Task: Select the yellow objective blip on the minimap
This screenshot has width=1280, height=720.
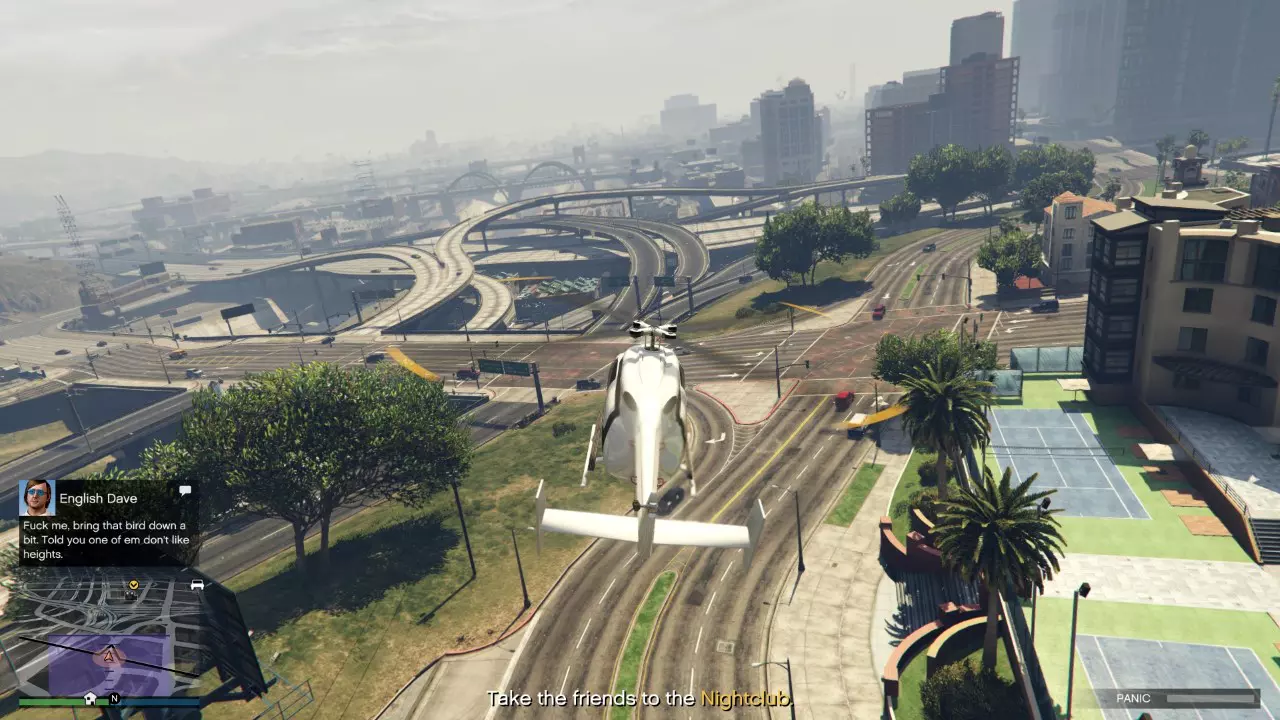Action: 133,585
